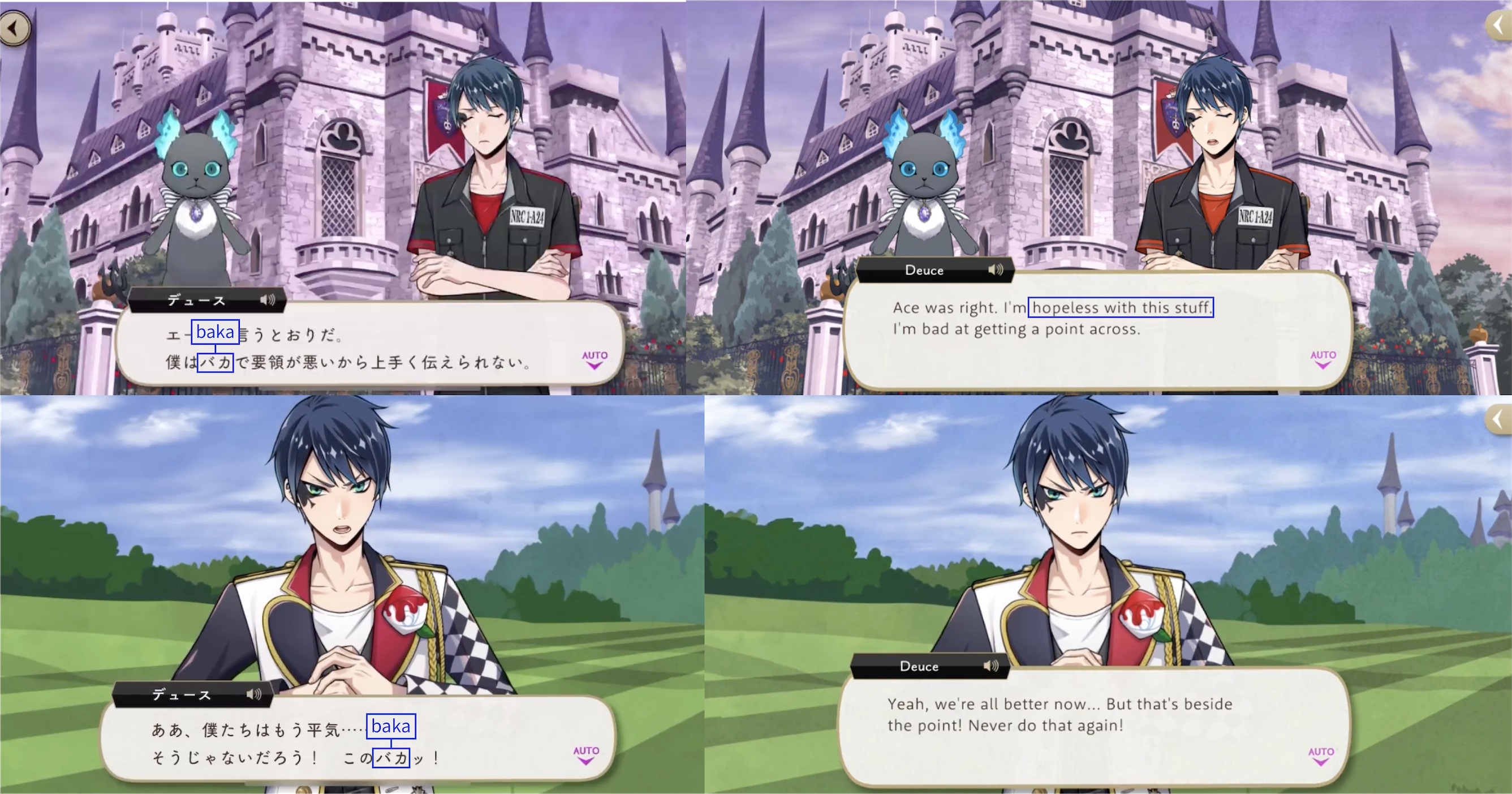Enable AUTO in the 'このバカッ！' dialogue box
The width and height of the screenshot is (1512, 794).
click(x=586, y=754)
